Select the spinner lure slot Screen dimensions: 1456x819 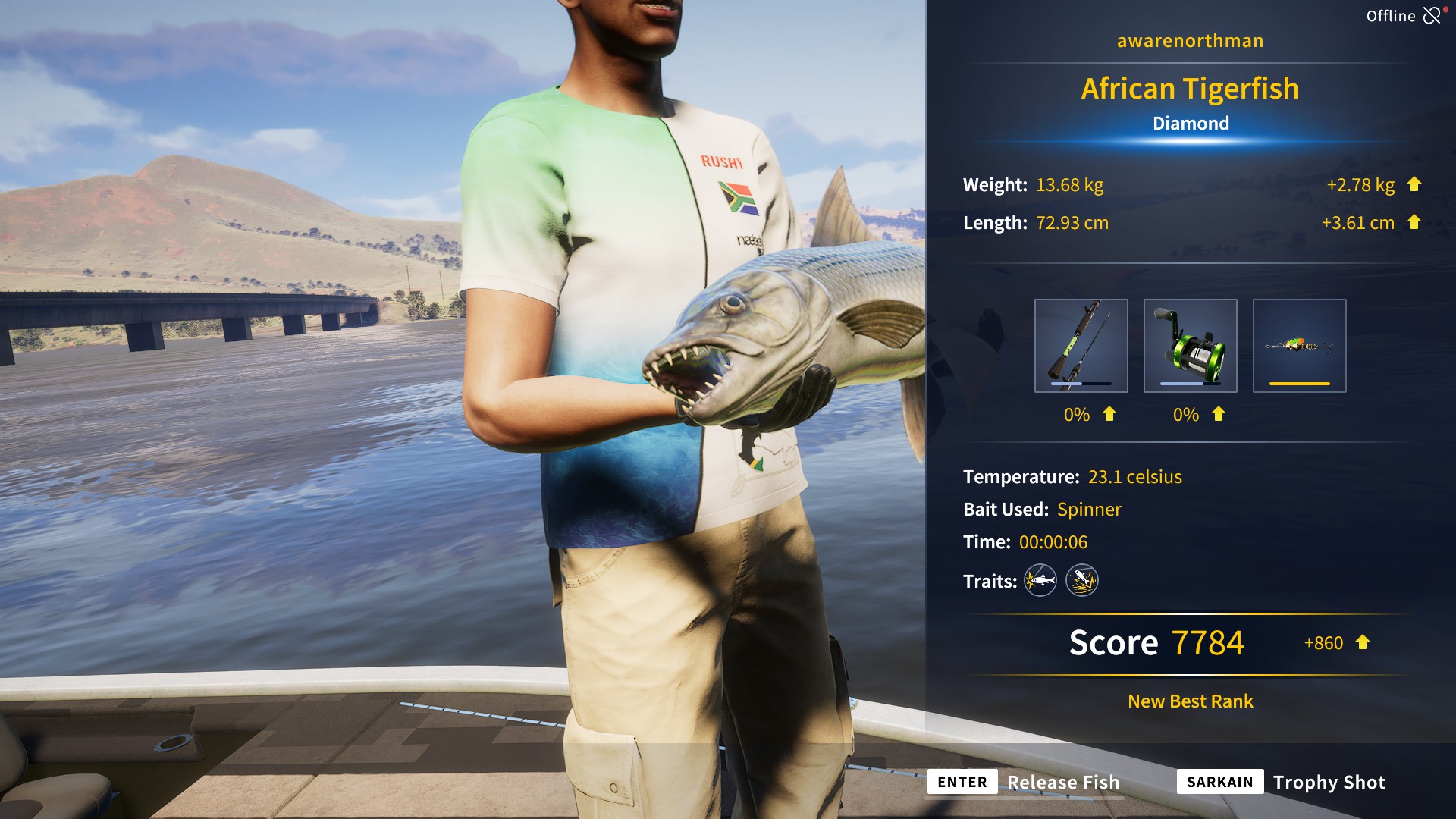tap(1299, 346)
